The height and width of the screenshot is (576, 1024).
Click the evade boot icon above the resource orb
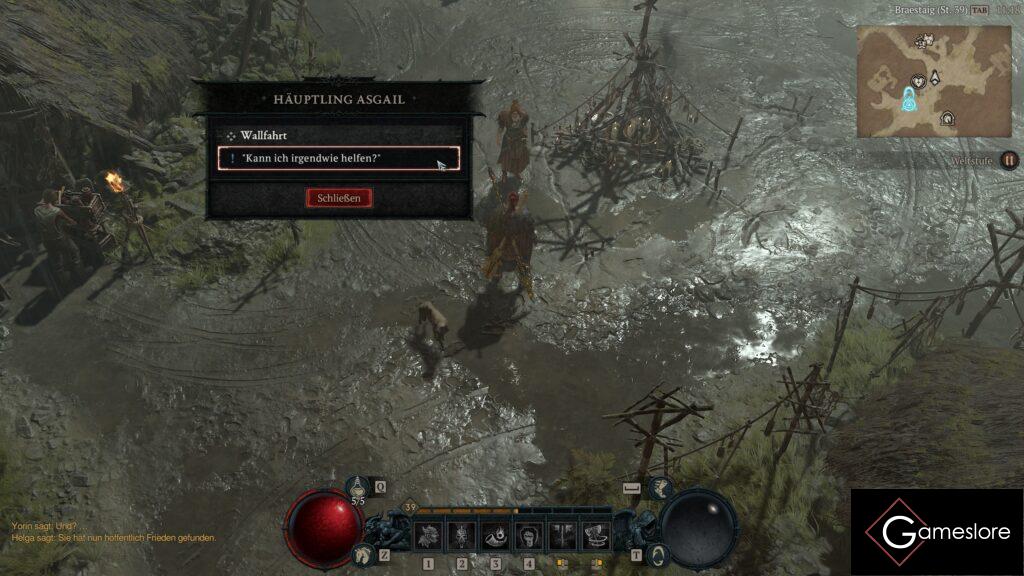[x=659, y=487]
